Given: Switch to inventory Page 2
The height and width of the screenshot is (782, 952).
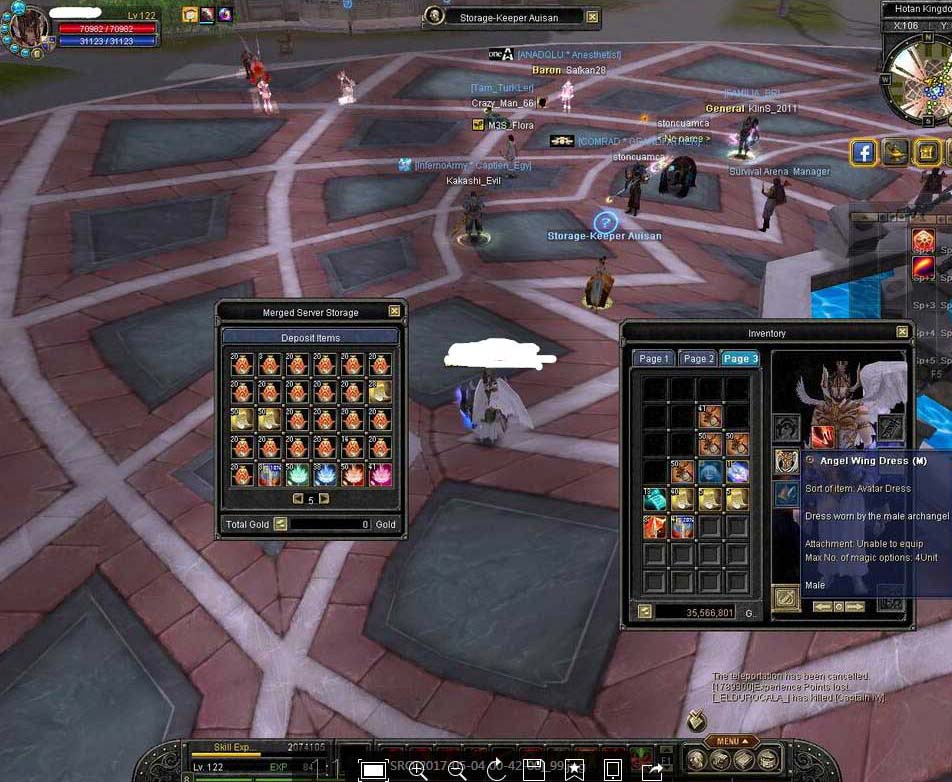Looking at the screenshot, I should pos(697,359).
